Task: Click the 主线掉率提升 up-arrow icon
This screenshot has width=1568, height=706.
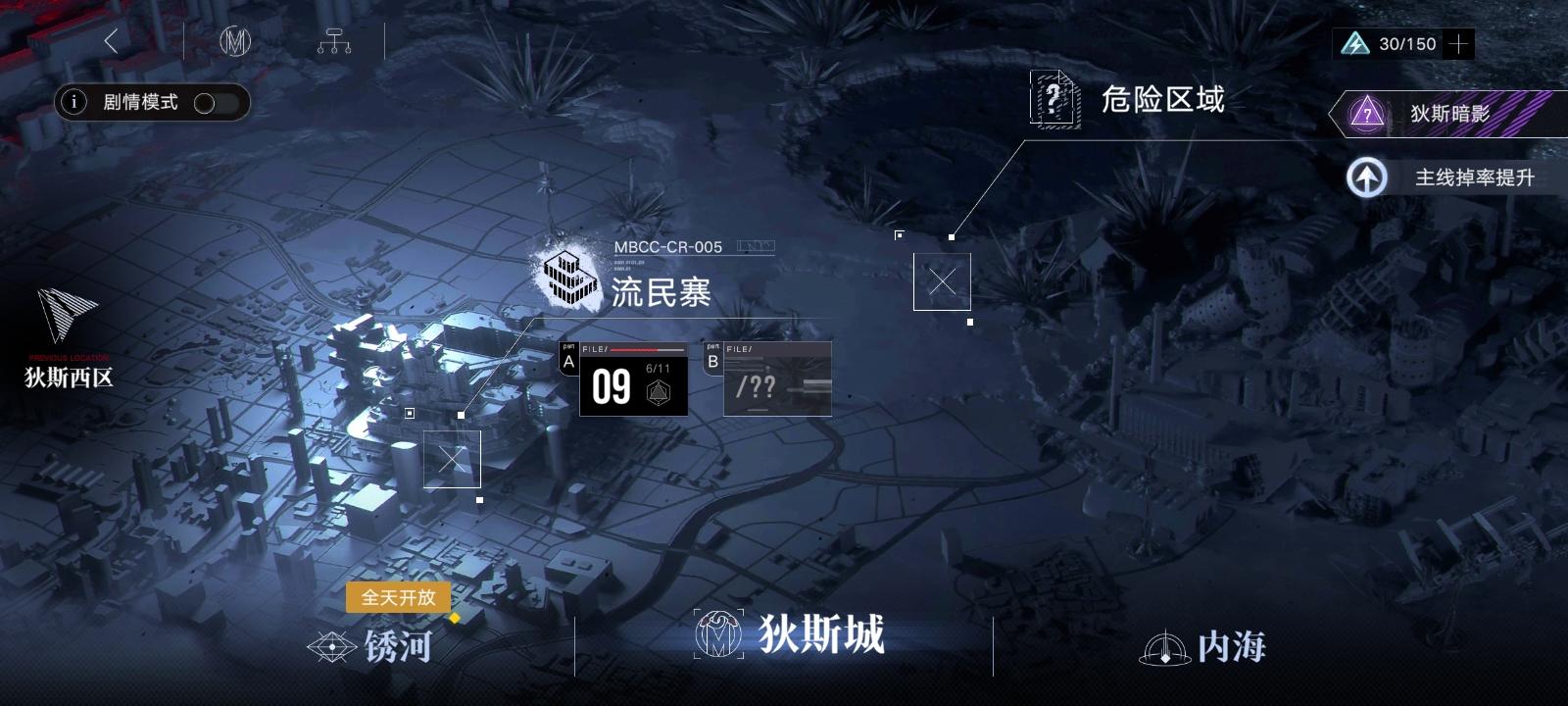Action: (1365, 178)
